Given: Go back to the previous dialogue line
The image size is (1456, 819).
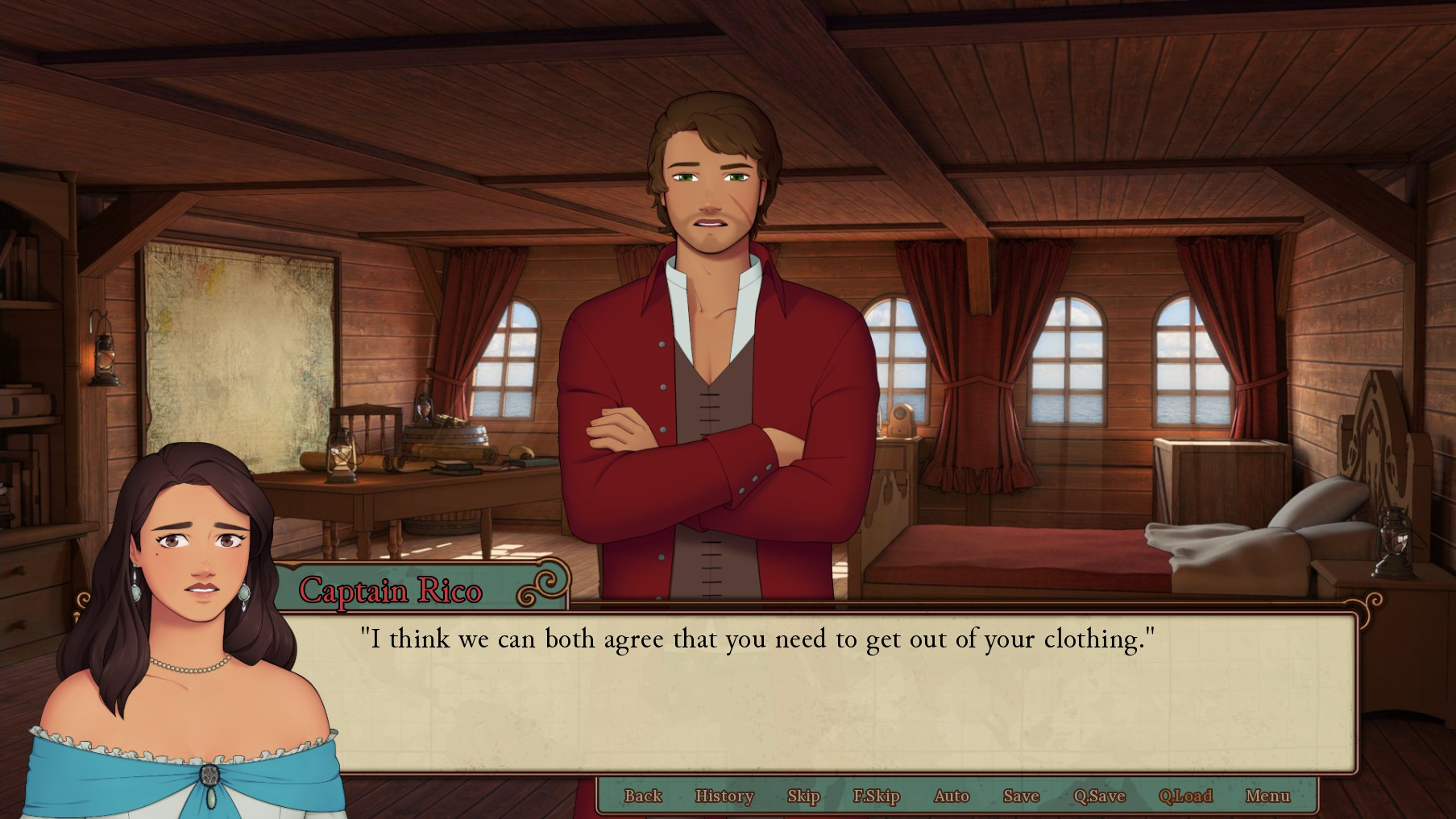Looking at the screenshot, I should point(642,796).
